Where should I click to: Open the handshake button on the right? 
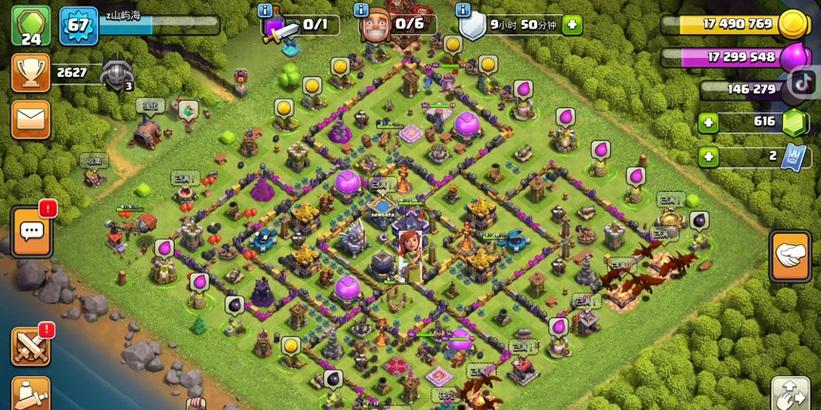[x=790, y=256]
